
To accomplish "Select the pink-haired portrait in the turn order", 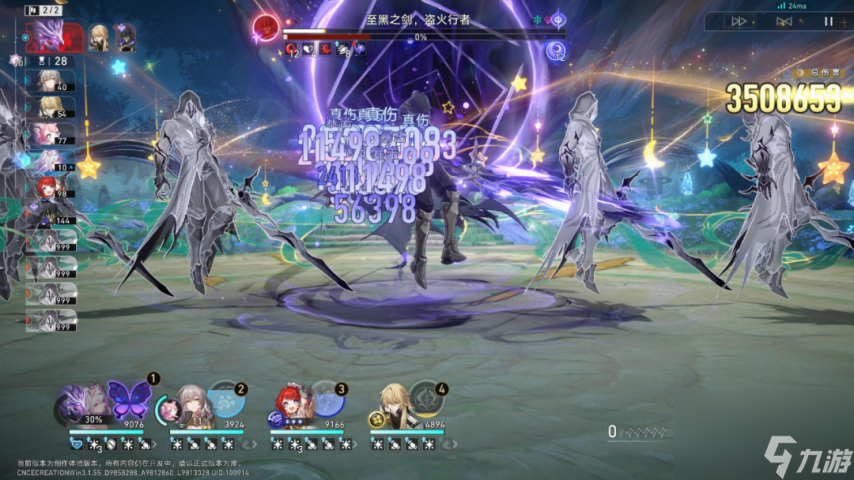I will click(x=47, y=133).
